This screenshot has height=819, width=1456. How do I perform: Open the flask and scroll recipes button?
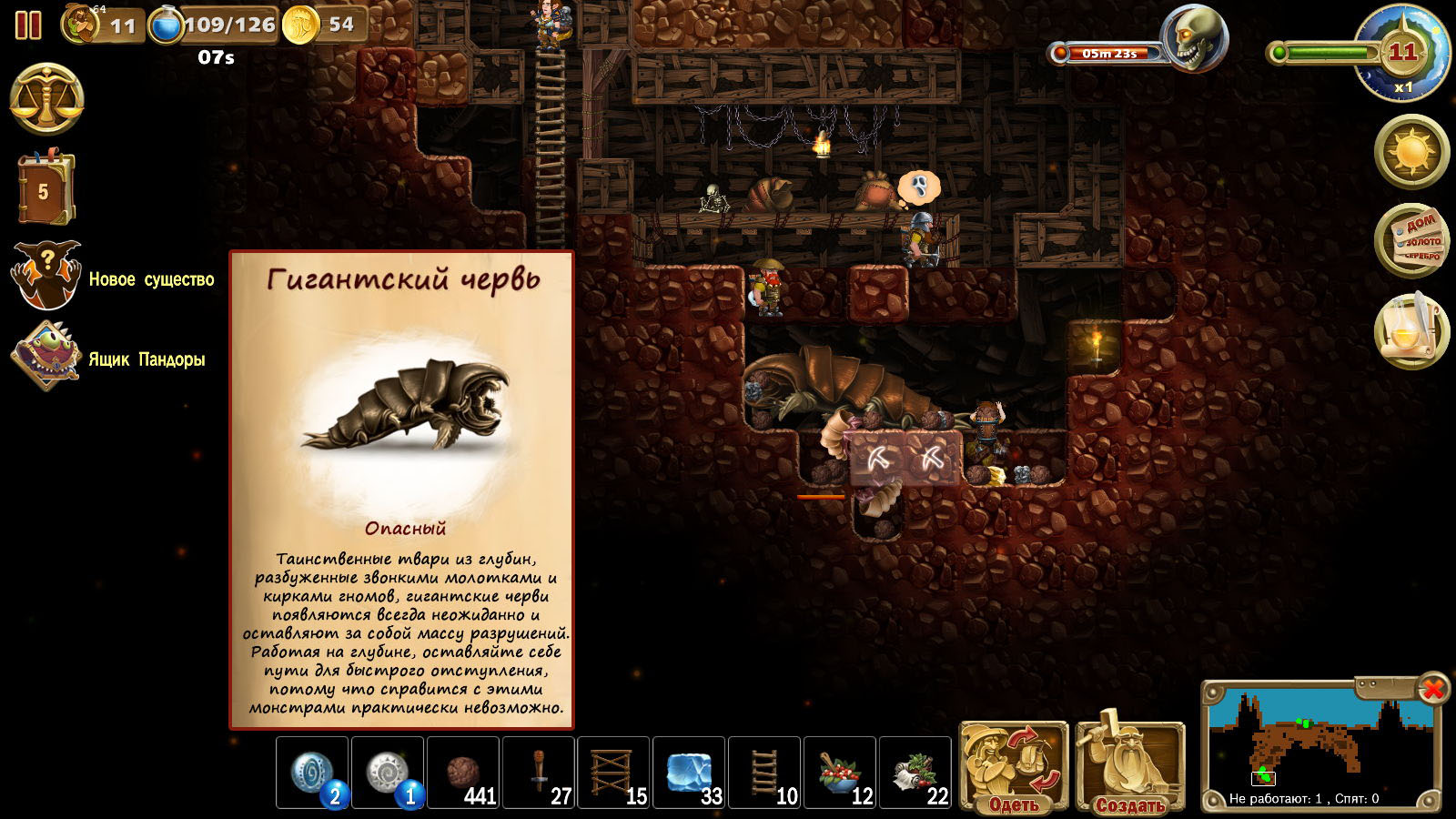click(x=1411, y=331)
